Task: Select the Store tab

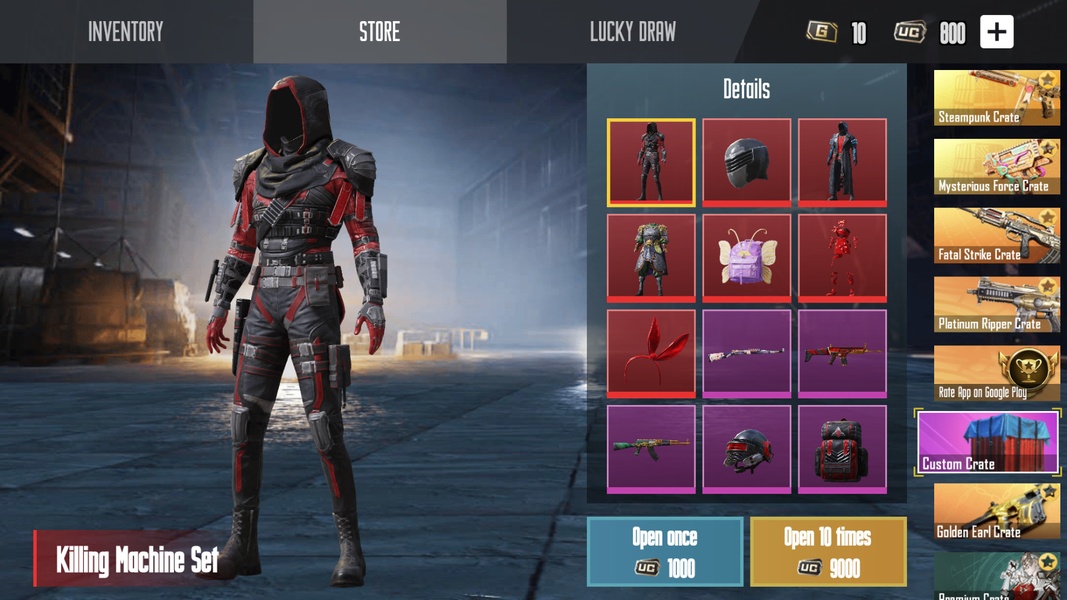Action: click(x=379, y=32)
